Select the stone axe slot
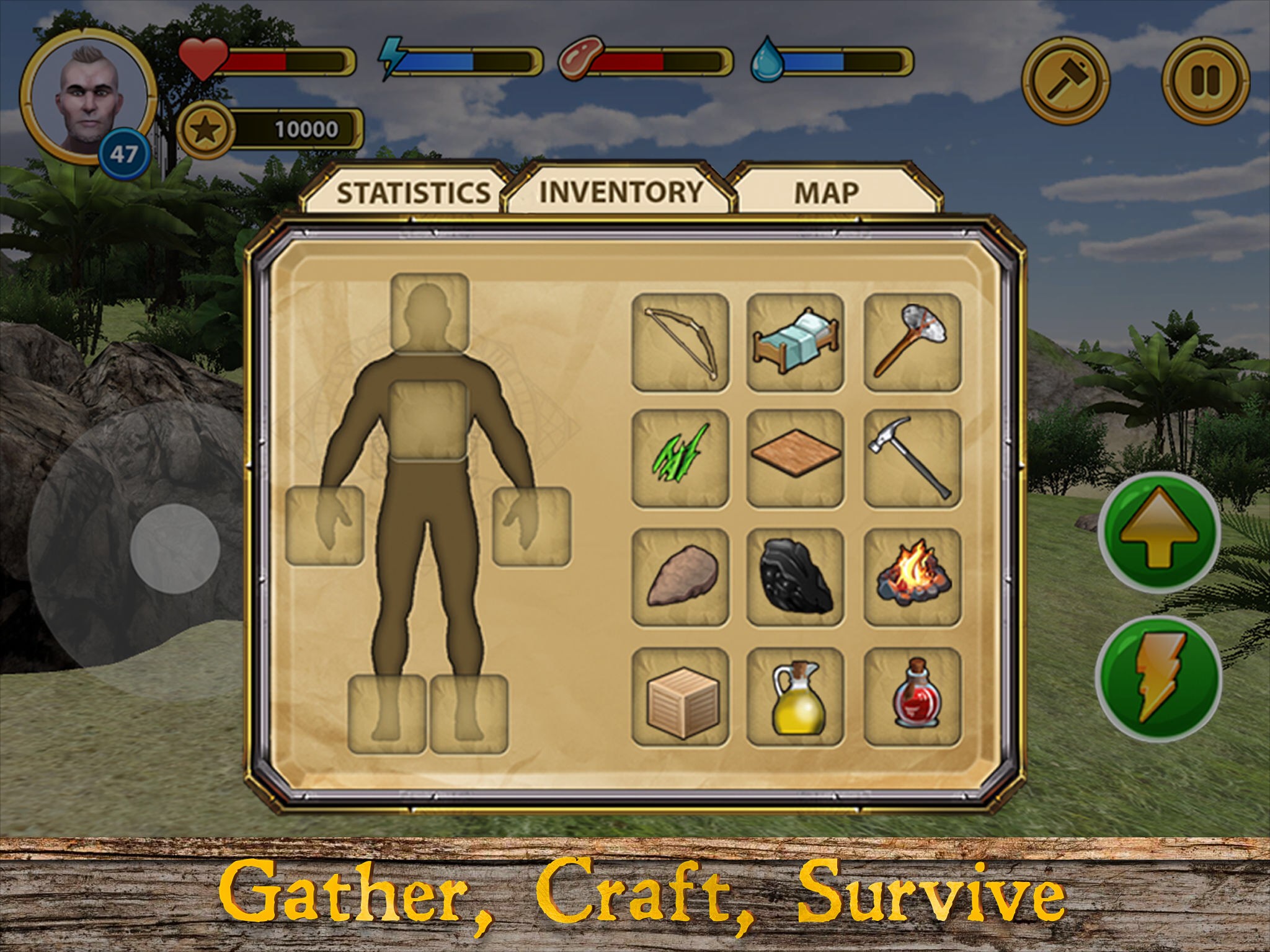 point(912,342)
